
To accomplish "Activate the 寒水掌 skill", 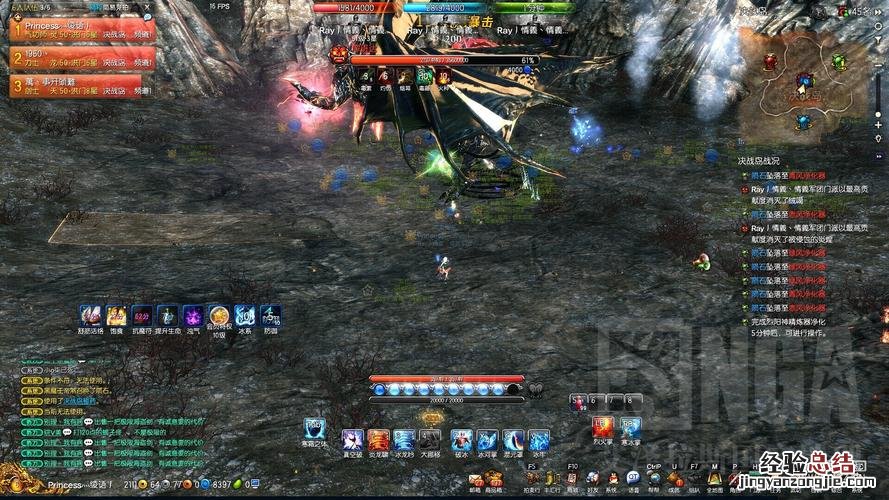I will tap(630, 427).
